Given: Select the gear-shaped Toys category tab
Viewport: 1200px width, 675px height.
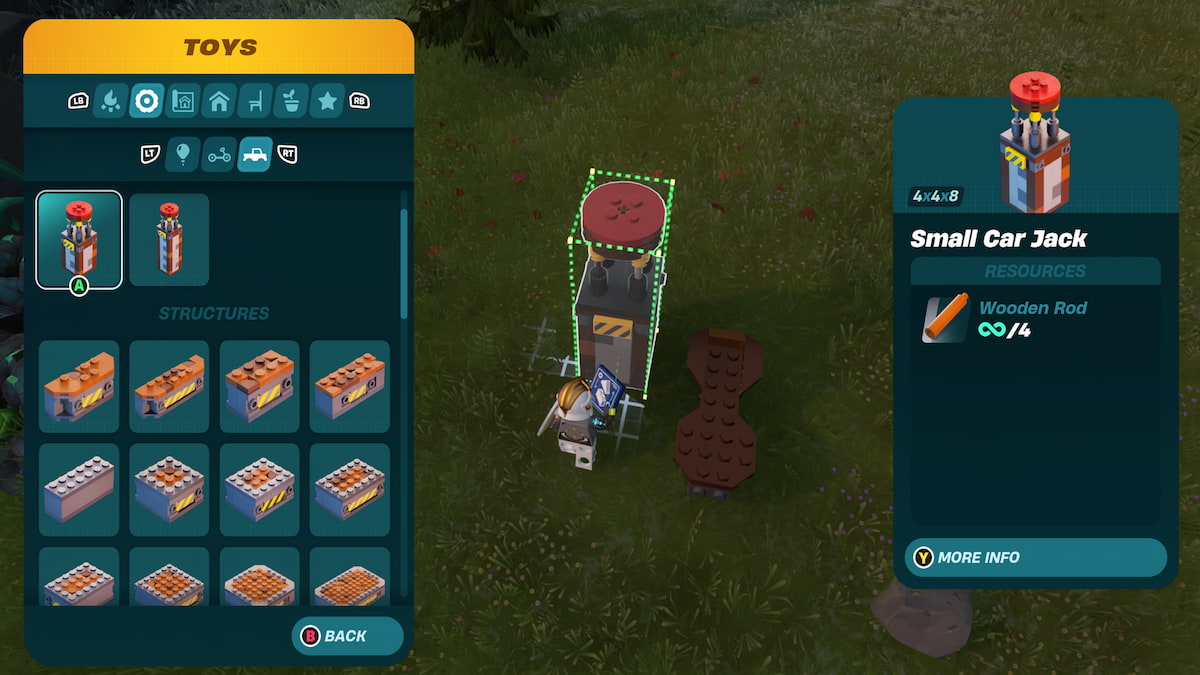Looking at the screenshot, I should 147,101.
